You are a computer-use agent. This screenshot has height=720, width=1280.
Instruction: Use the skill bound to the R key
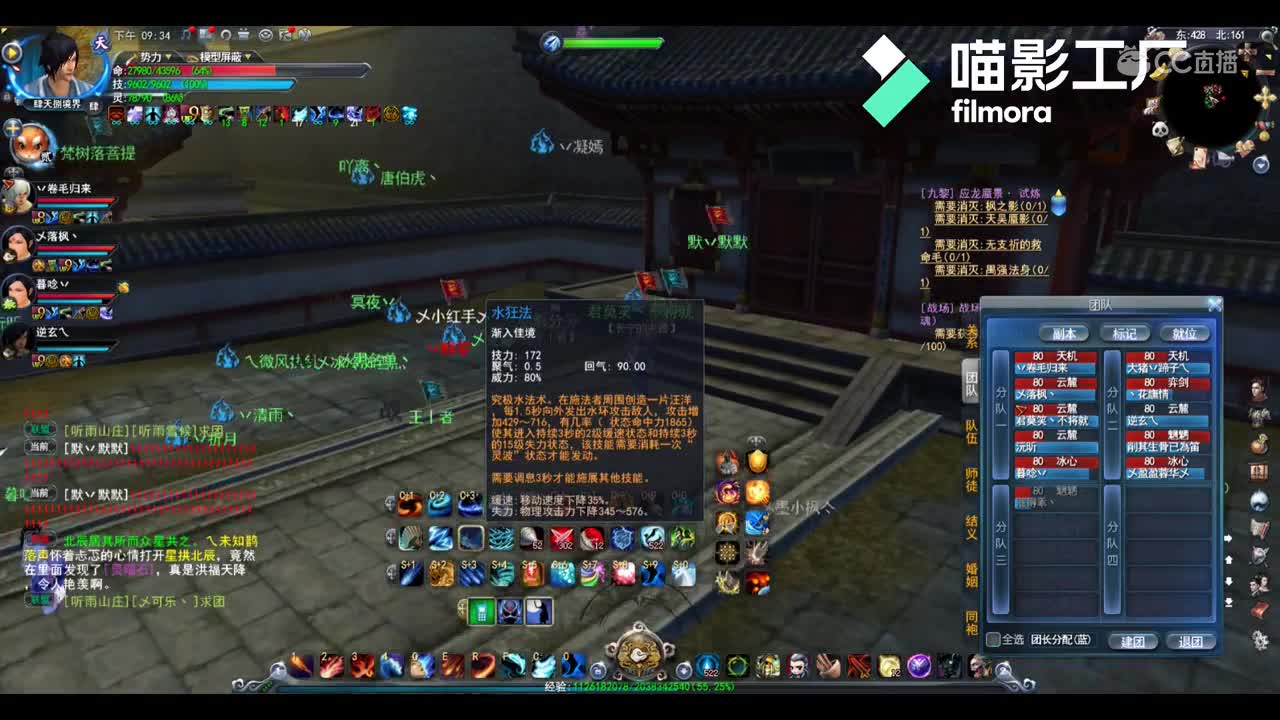click(x=483, y=665)
